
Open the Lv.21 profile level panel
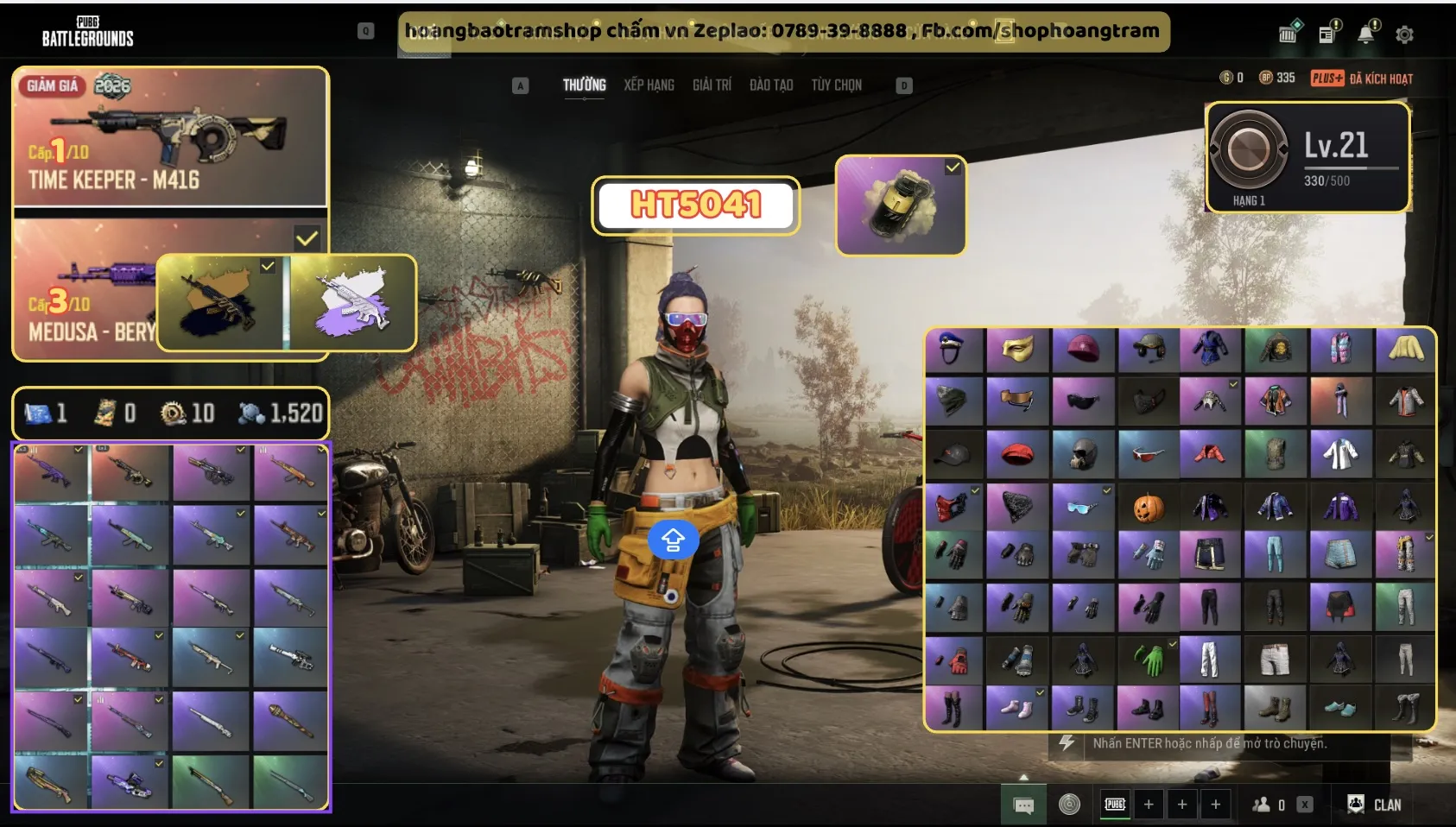click(1307, 157)
